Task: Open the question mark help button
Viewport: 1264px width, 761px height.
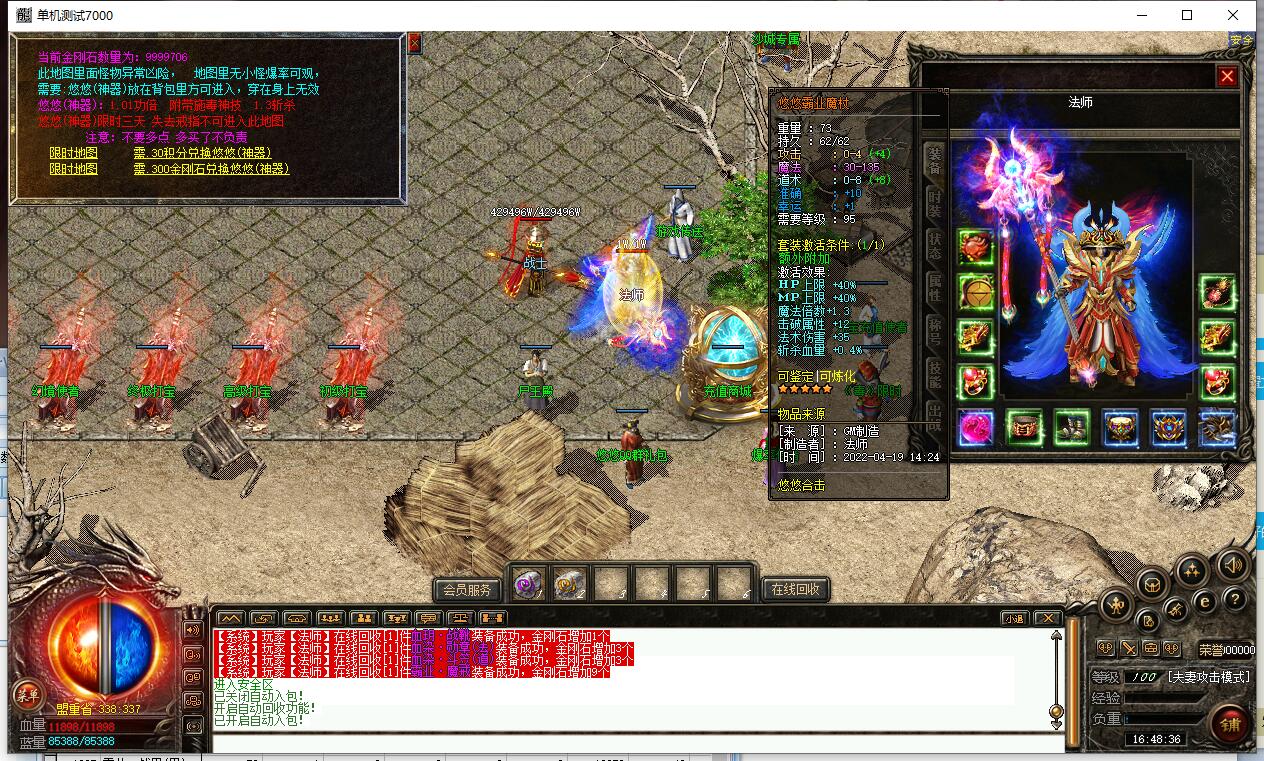Action: [1234, 599]
